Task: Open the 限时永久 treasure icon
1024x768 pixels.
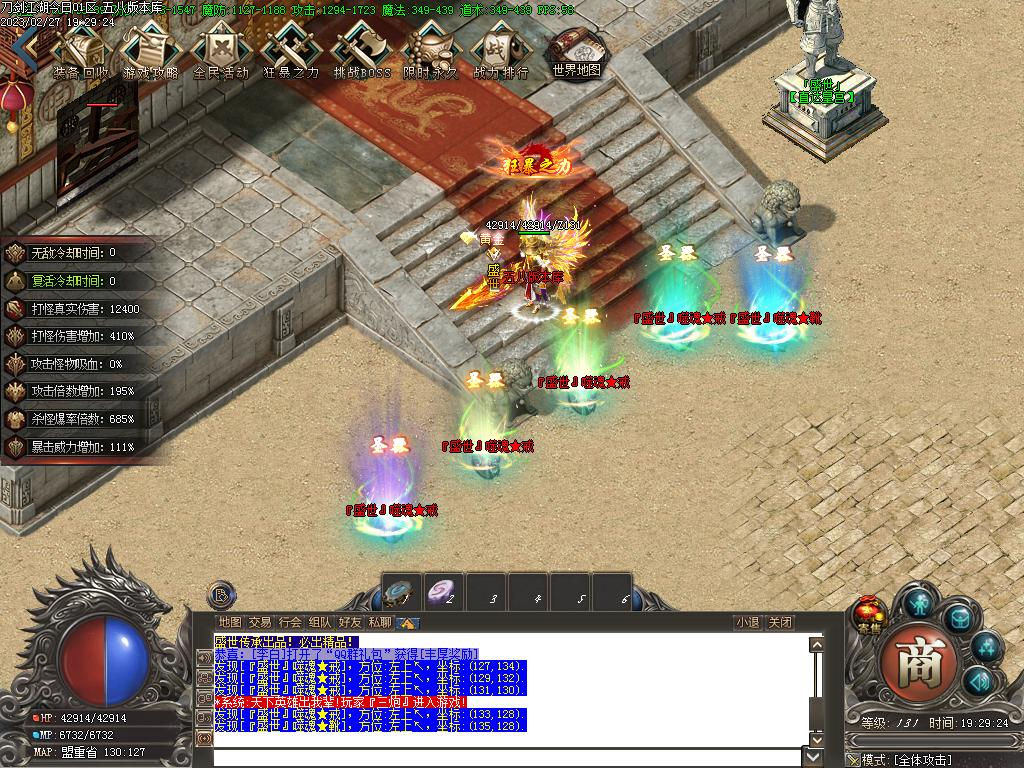Action: 431,48
